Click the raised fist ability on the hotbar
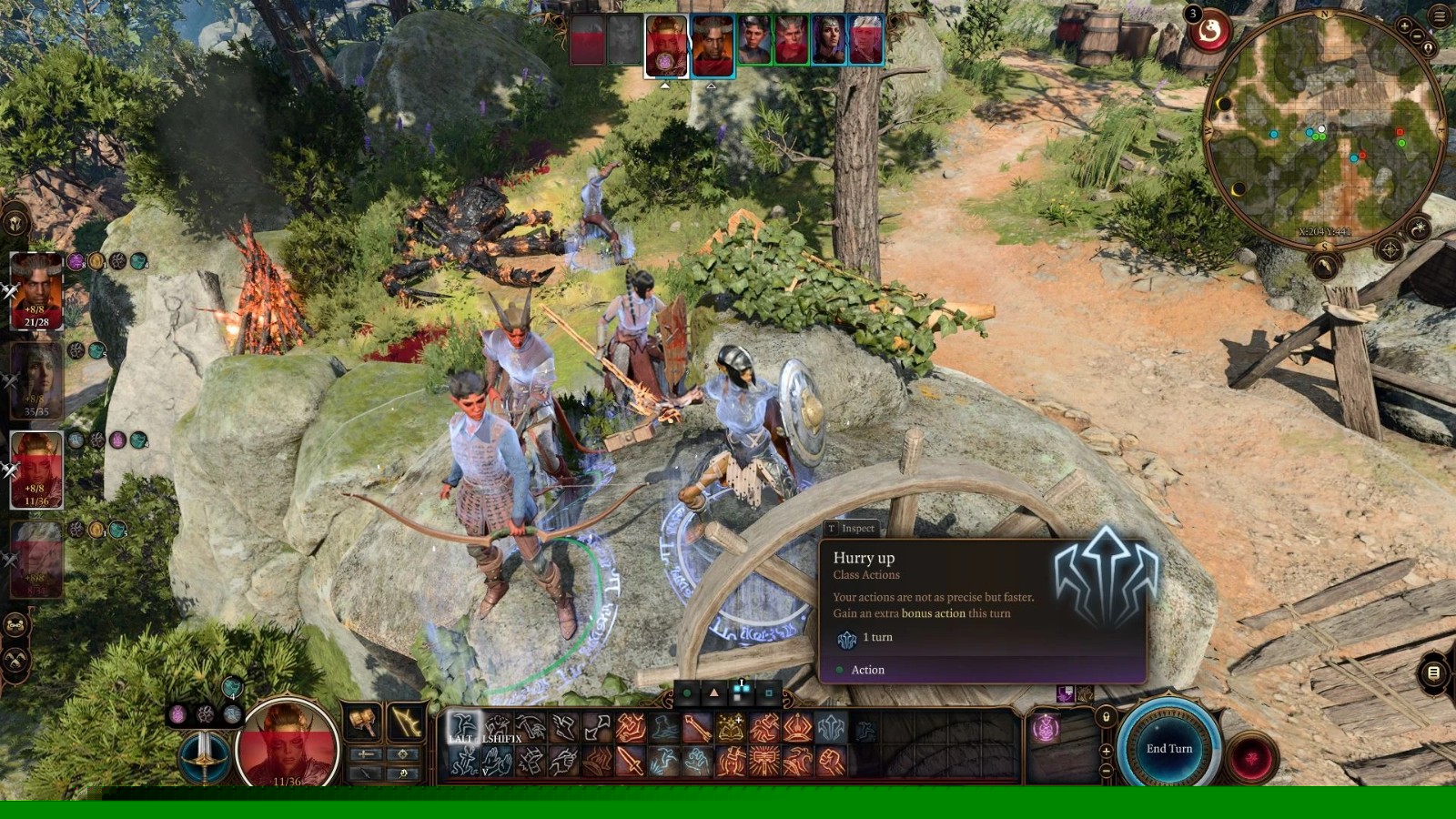This screenshot has width=1456, height=819. [x=830, y=761]
